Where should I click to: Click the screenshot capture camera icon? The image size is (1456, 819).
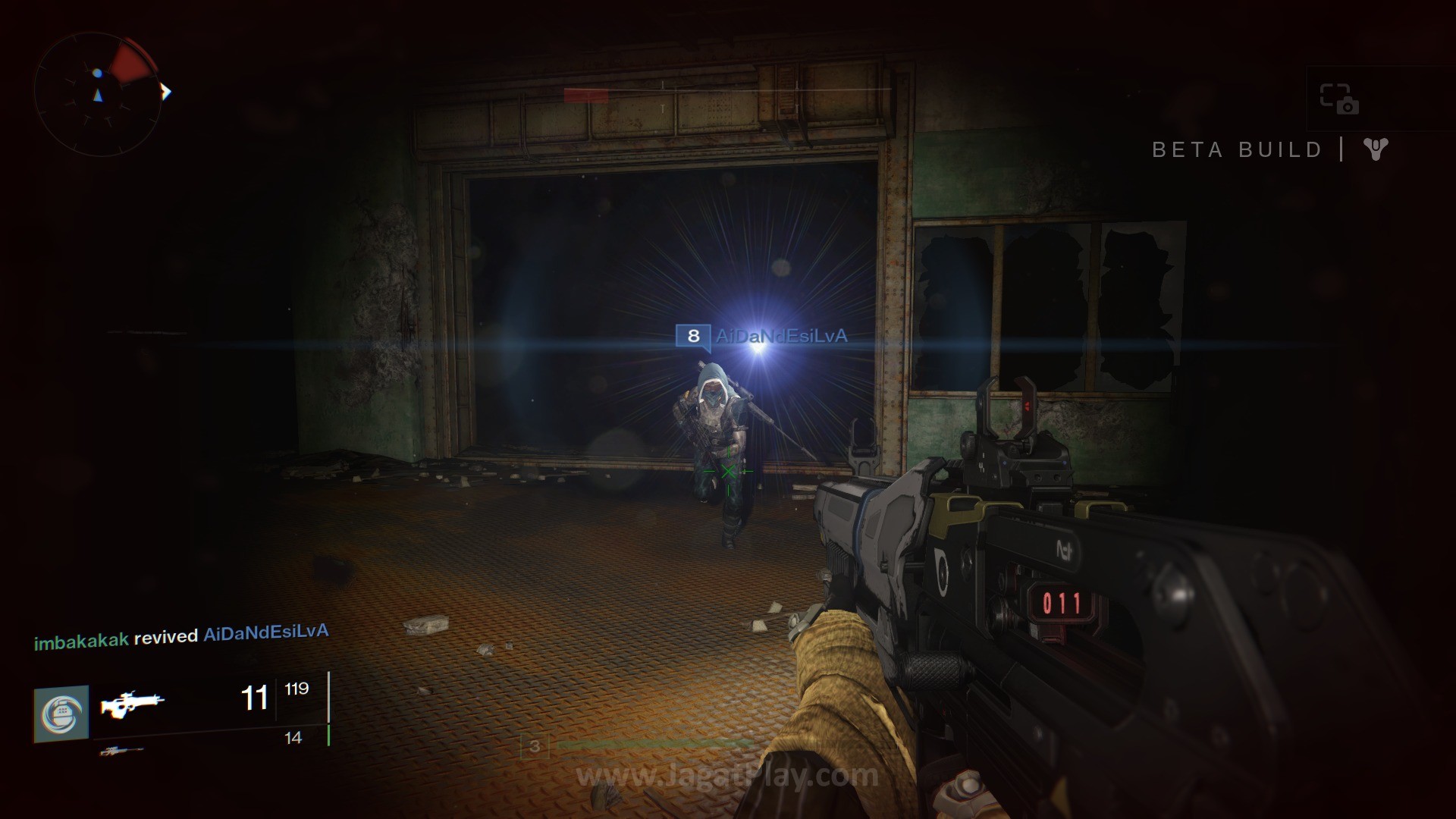[1338, 99]
